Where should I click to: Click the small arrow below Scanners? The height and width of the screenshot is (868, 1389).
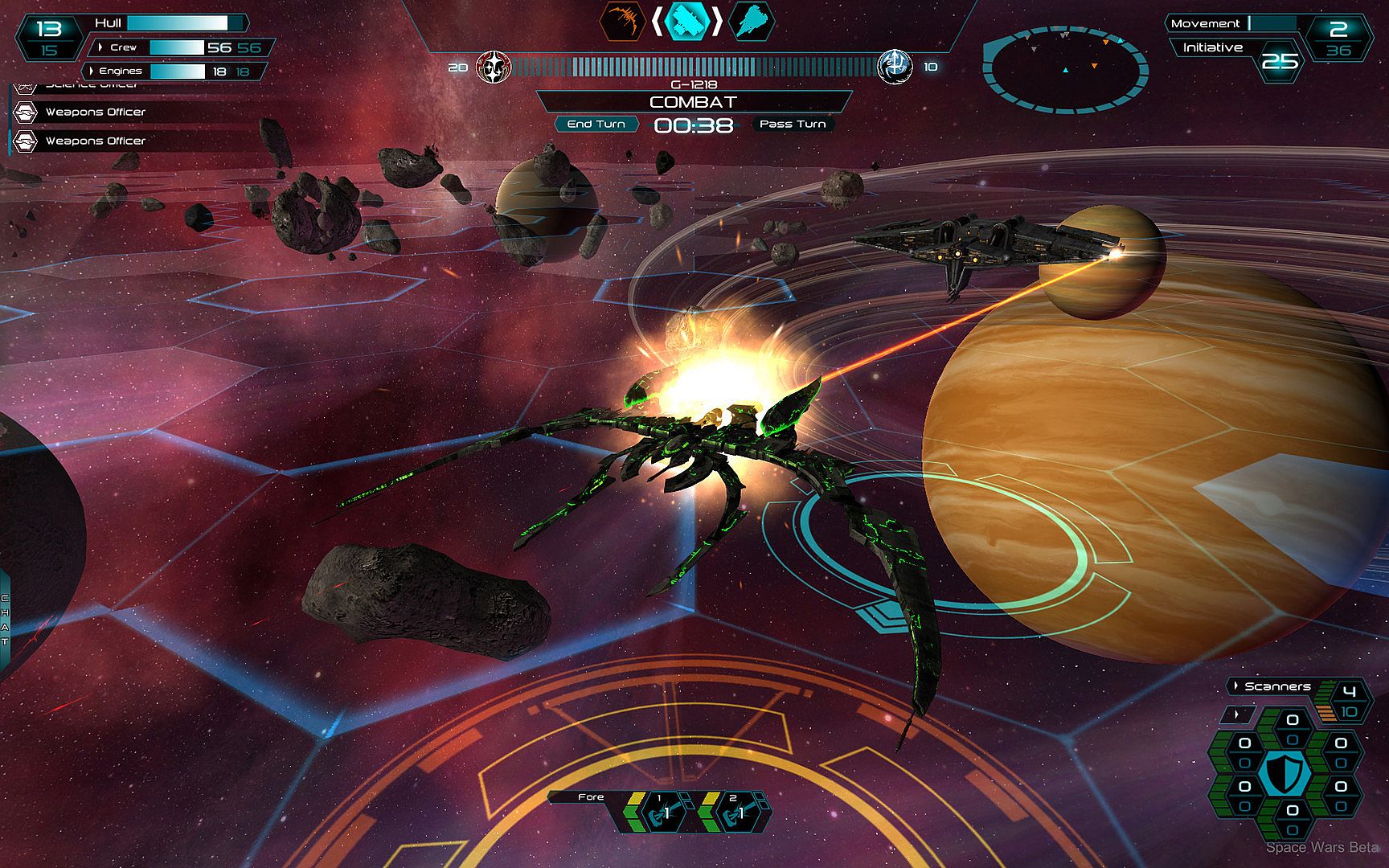click(x=1238, y=713)
